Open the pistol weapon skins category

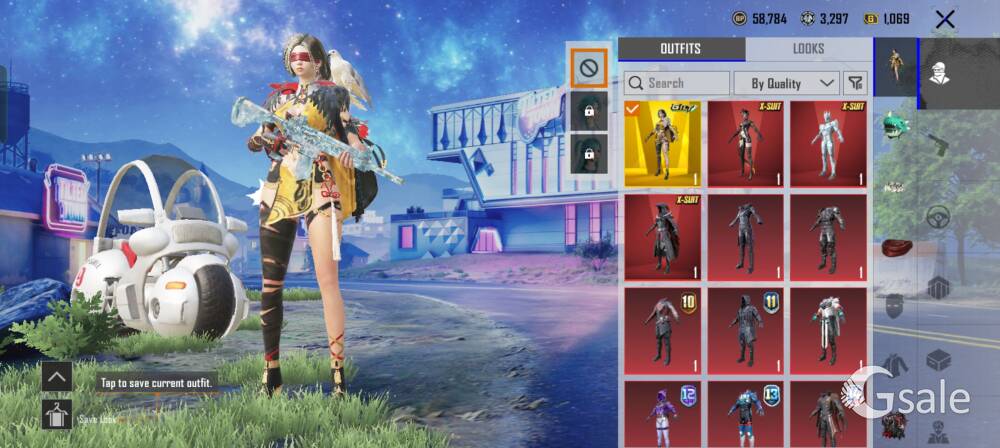point(937,140)
